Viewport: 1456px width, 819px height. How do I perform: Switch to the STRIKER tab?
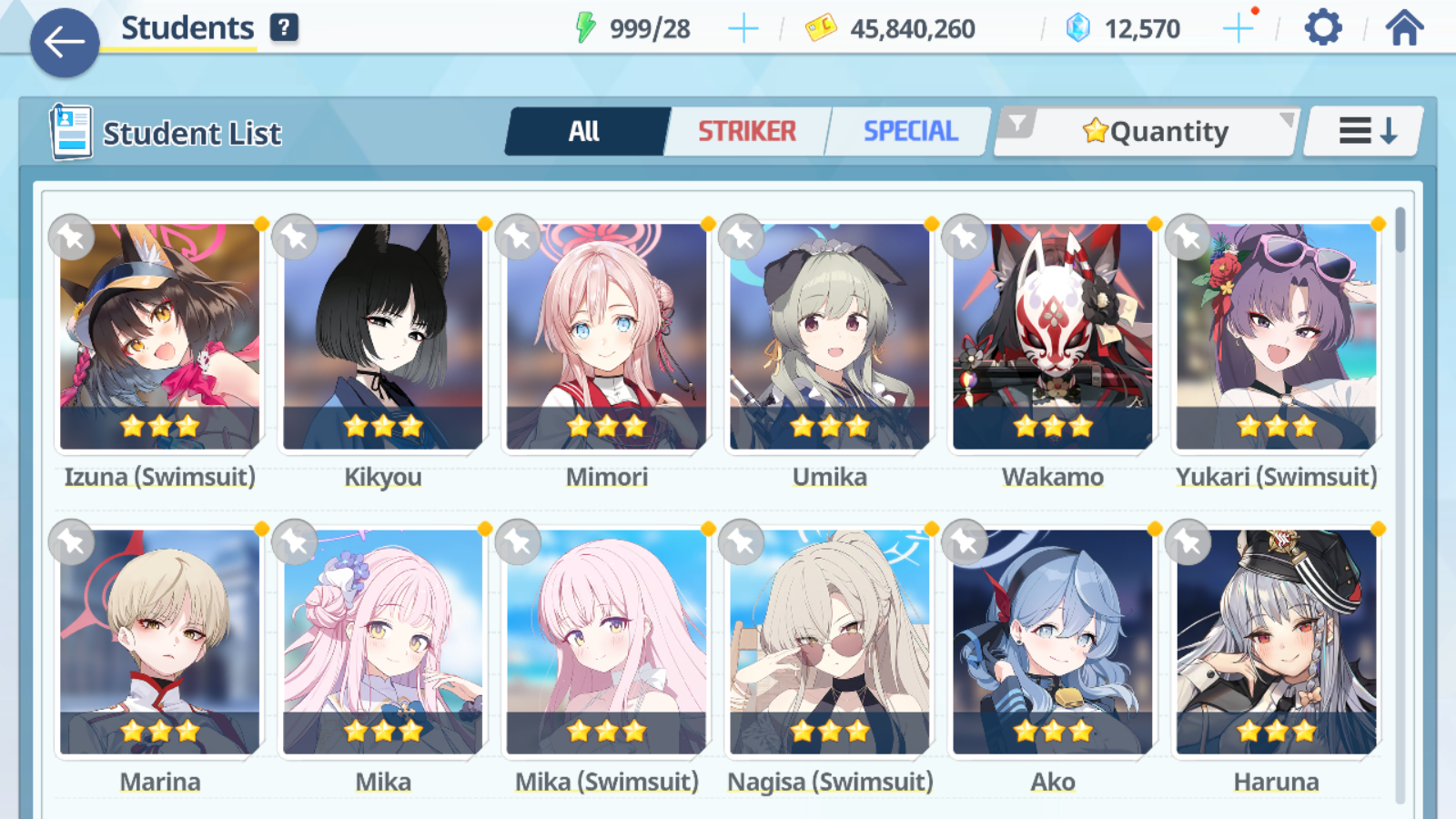(x=747, y=130)
